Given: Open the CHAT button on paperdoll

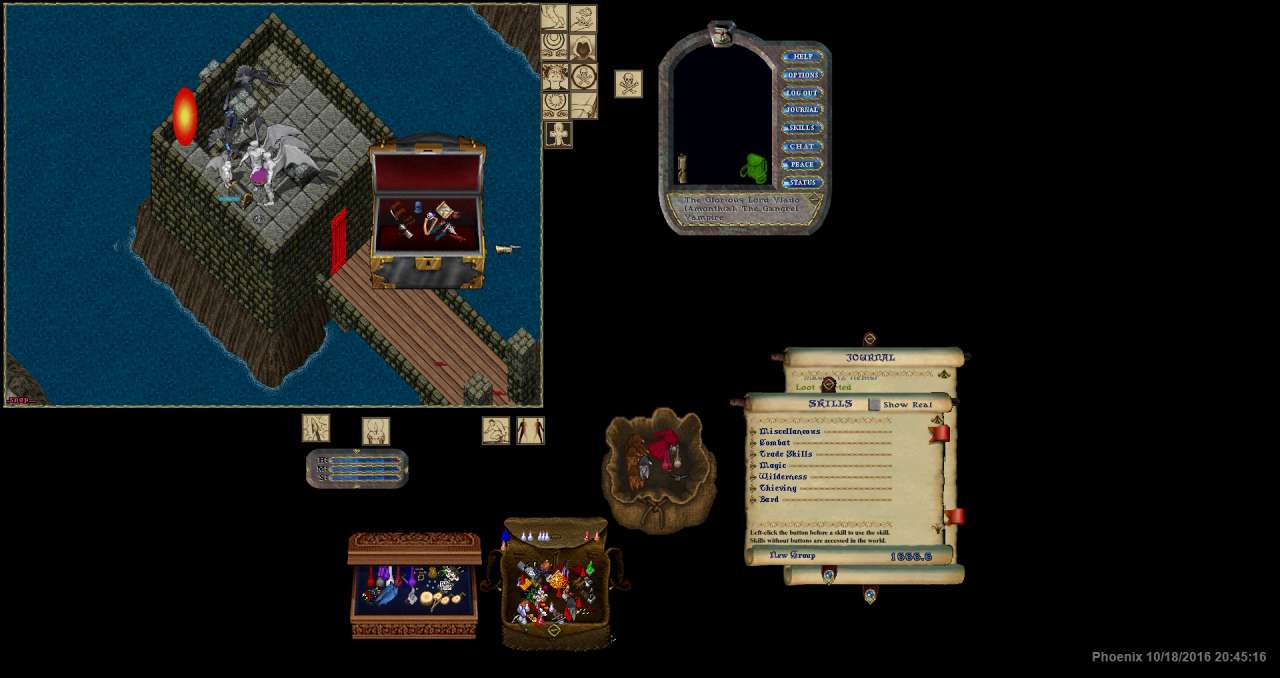Looking at the screenshot, I should [802, 147].
